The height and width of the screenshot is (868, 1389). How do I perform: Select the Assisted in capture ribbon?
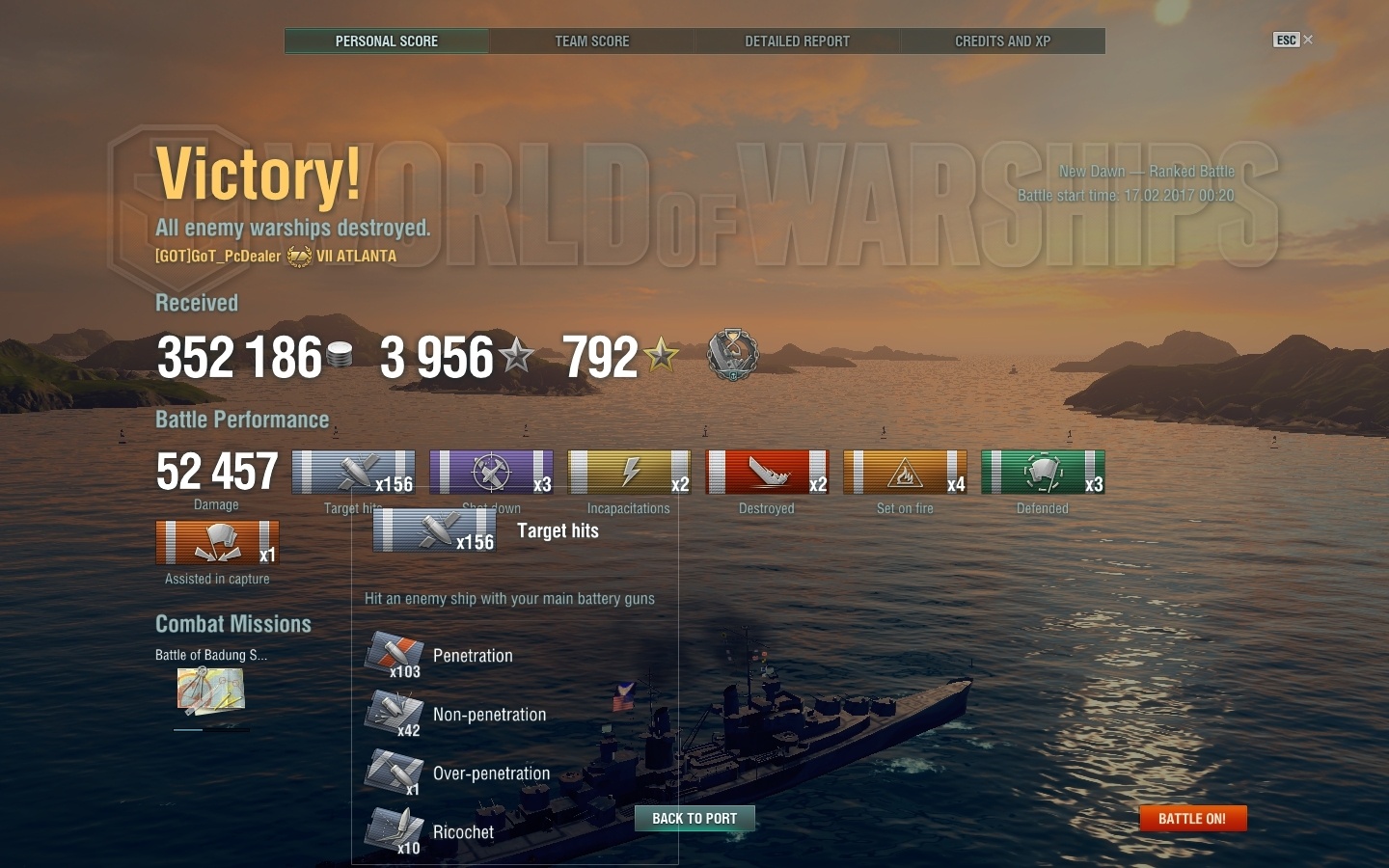pyautogui.click(x=217, y=542)
